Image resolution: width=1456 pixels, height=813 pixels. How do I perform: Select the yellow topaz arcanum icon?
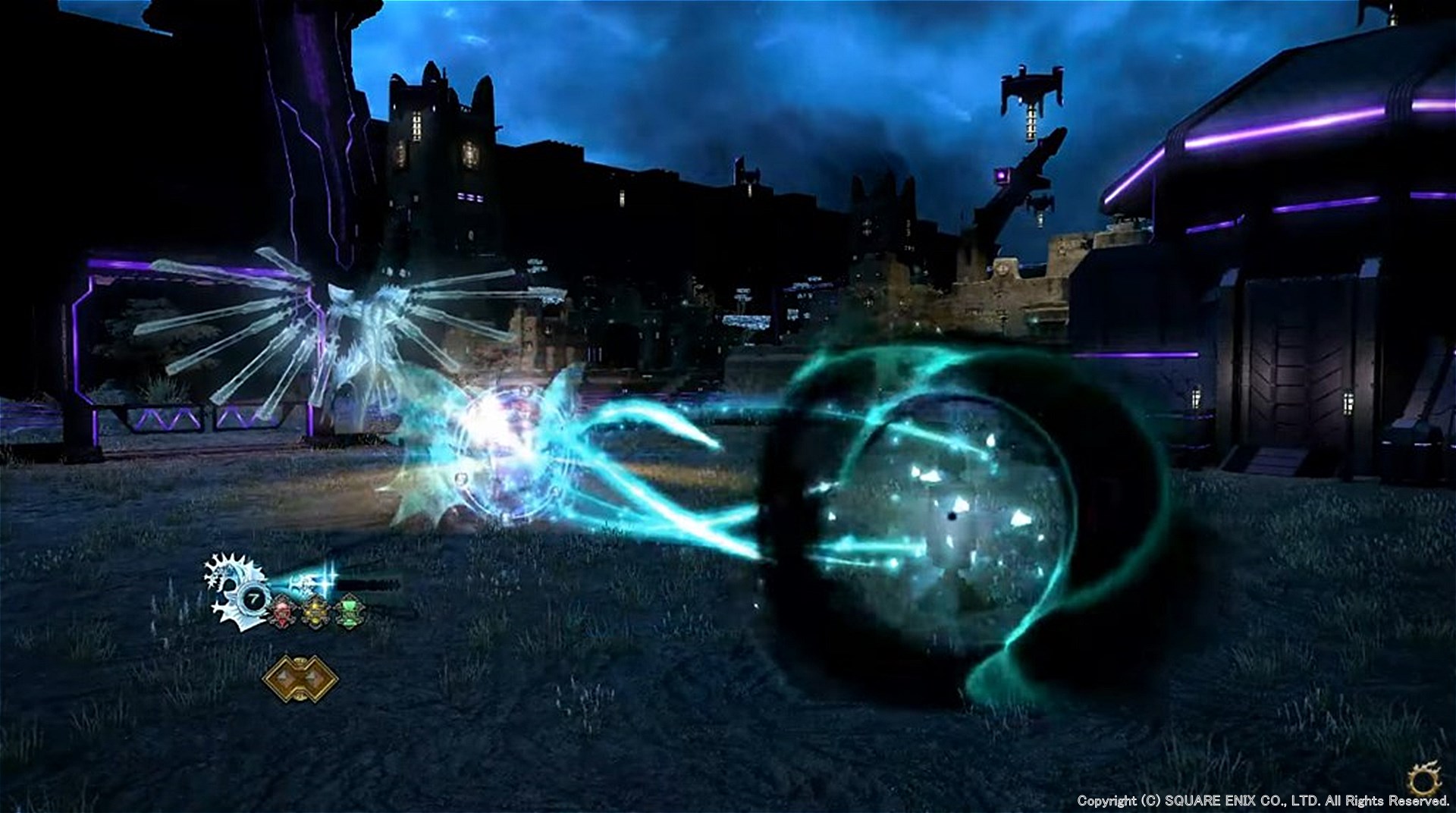click(315, 612)
